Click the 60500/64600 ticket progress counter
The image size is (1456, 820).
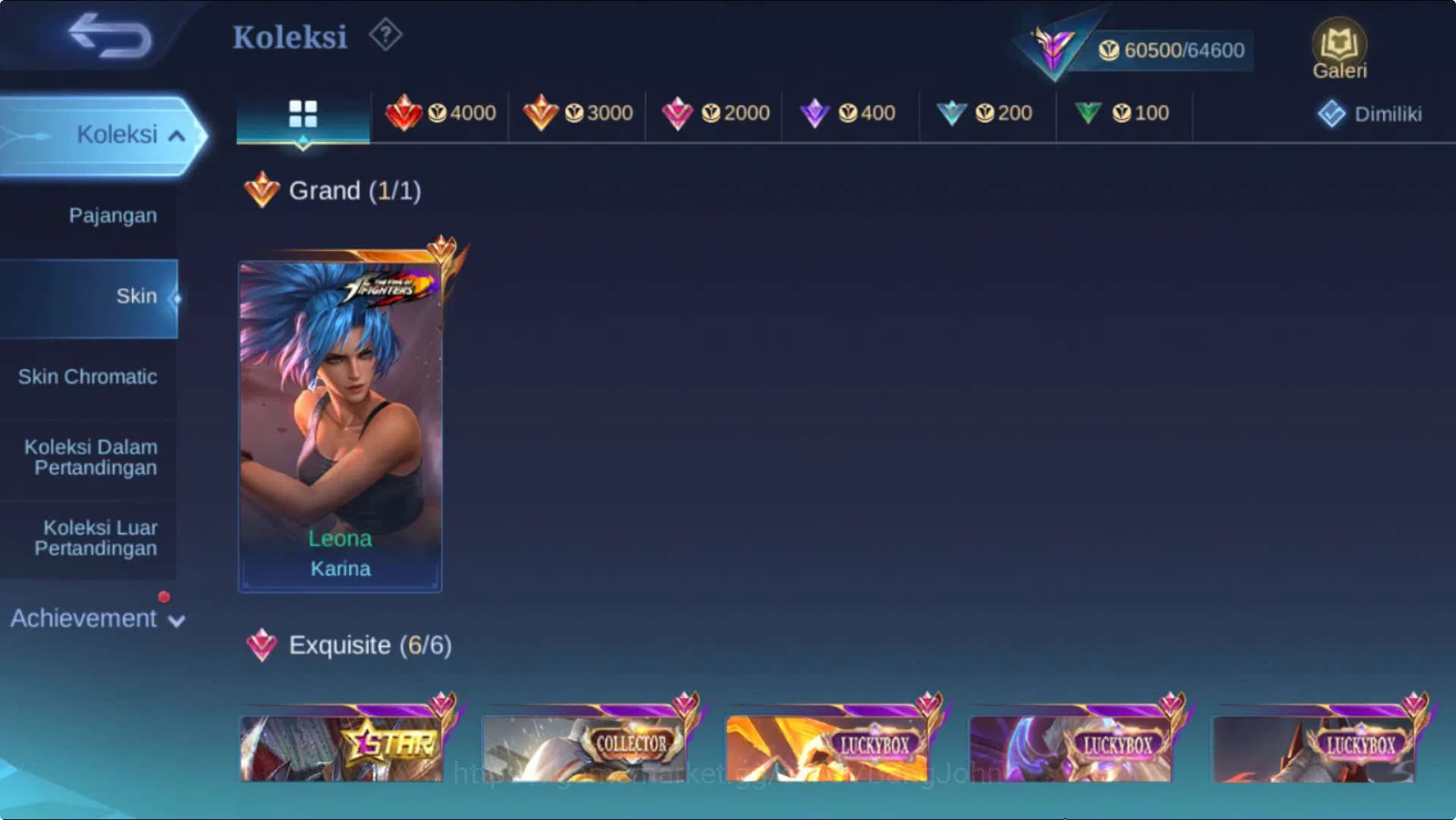pyautogui.click(x=1172, y=50)
